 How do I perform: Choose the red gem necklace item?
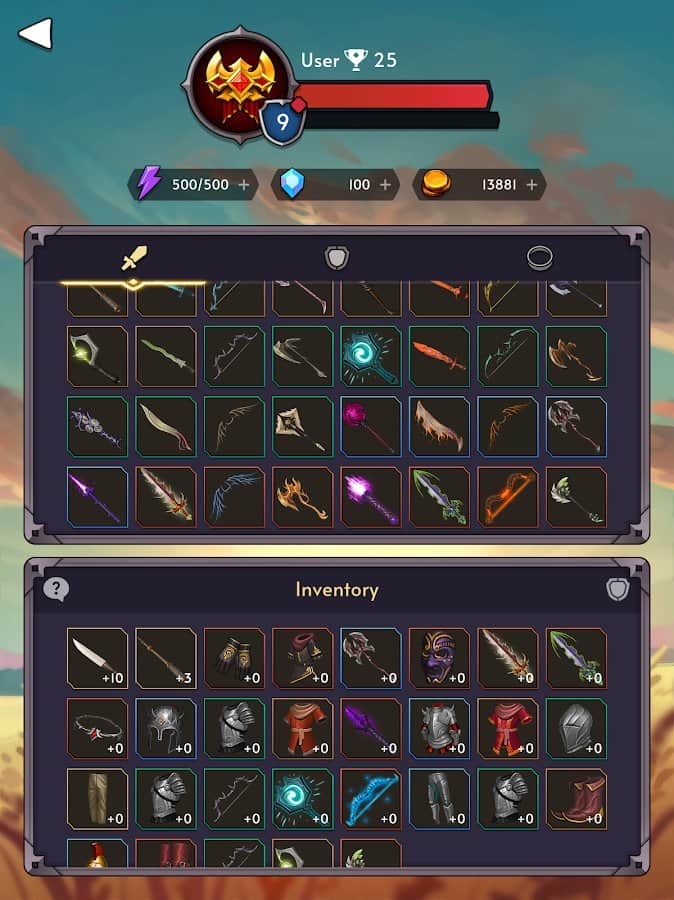[97, 728]
